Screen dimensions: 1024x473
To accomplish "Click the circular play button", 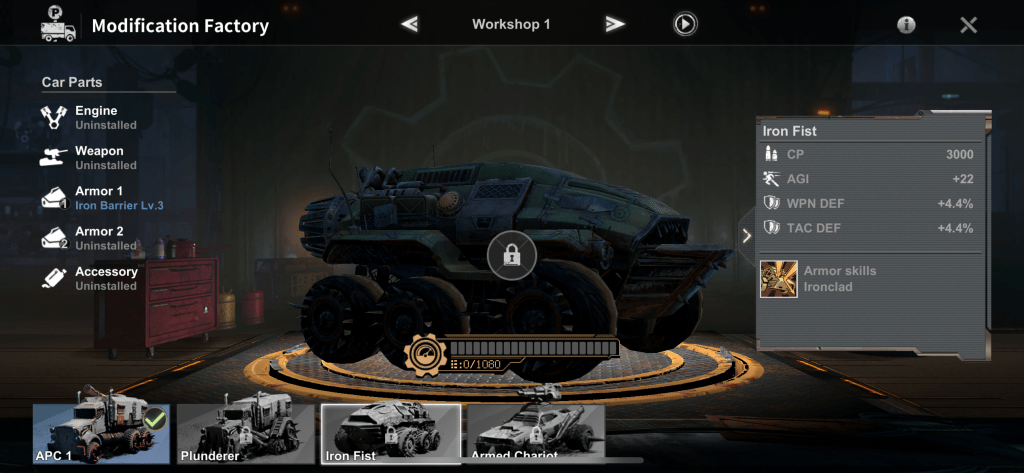I will click(x=685, y=24).
